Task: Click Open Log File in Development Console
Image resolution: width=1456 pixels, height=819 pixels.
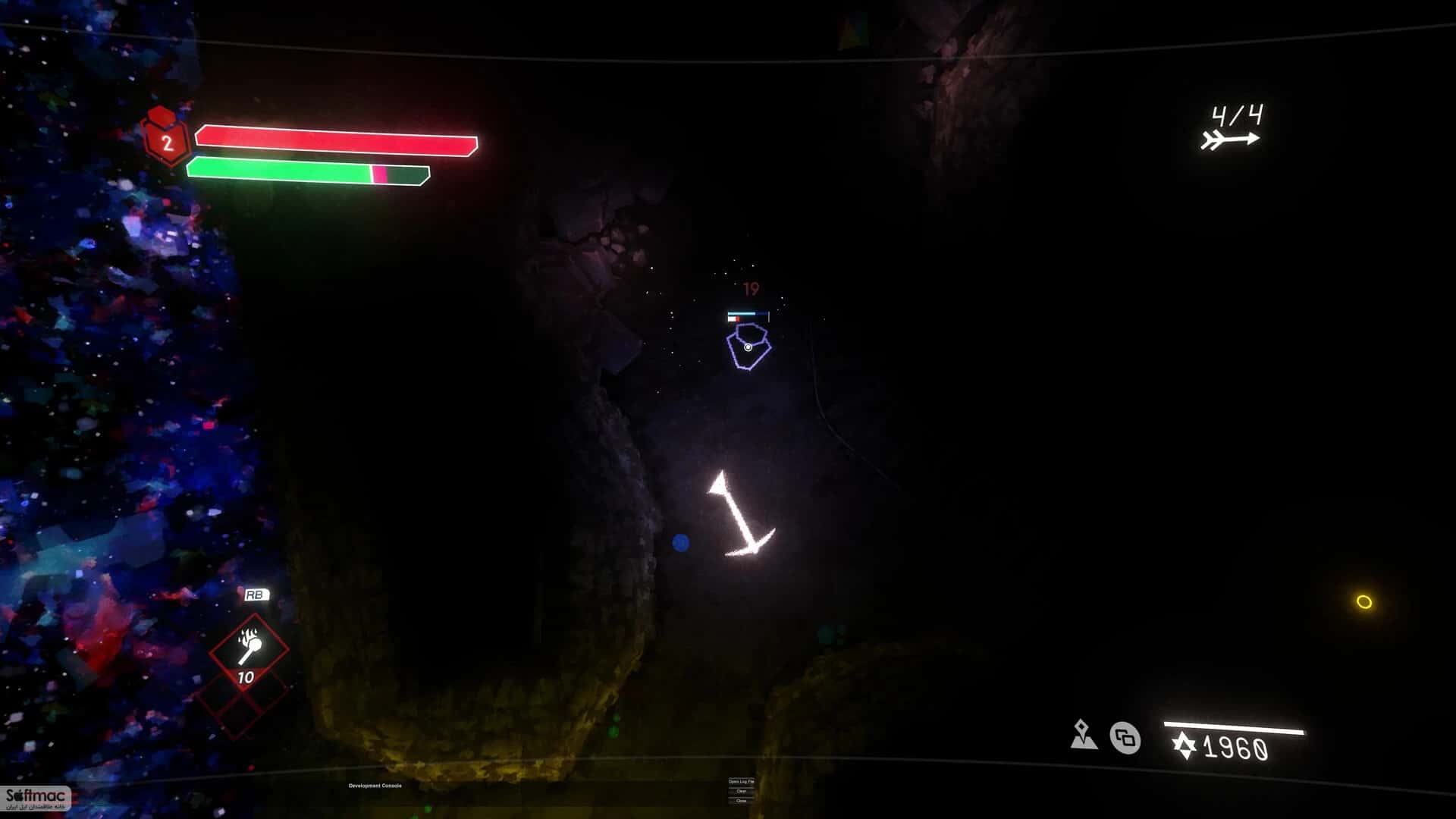Action: [x=741, y=781]
